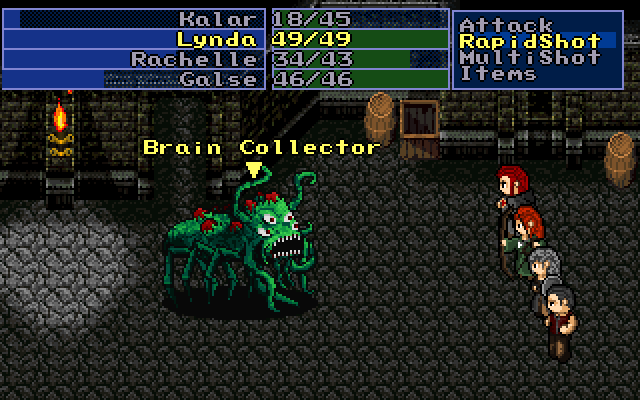Select RapidShot from the battle menu
Viewport: 640px width, 400px height.
tap(529, 41)
